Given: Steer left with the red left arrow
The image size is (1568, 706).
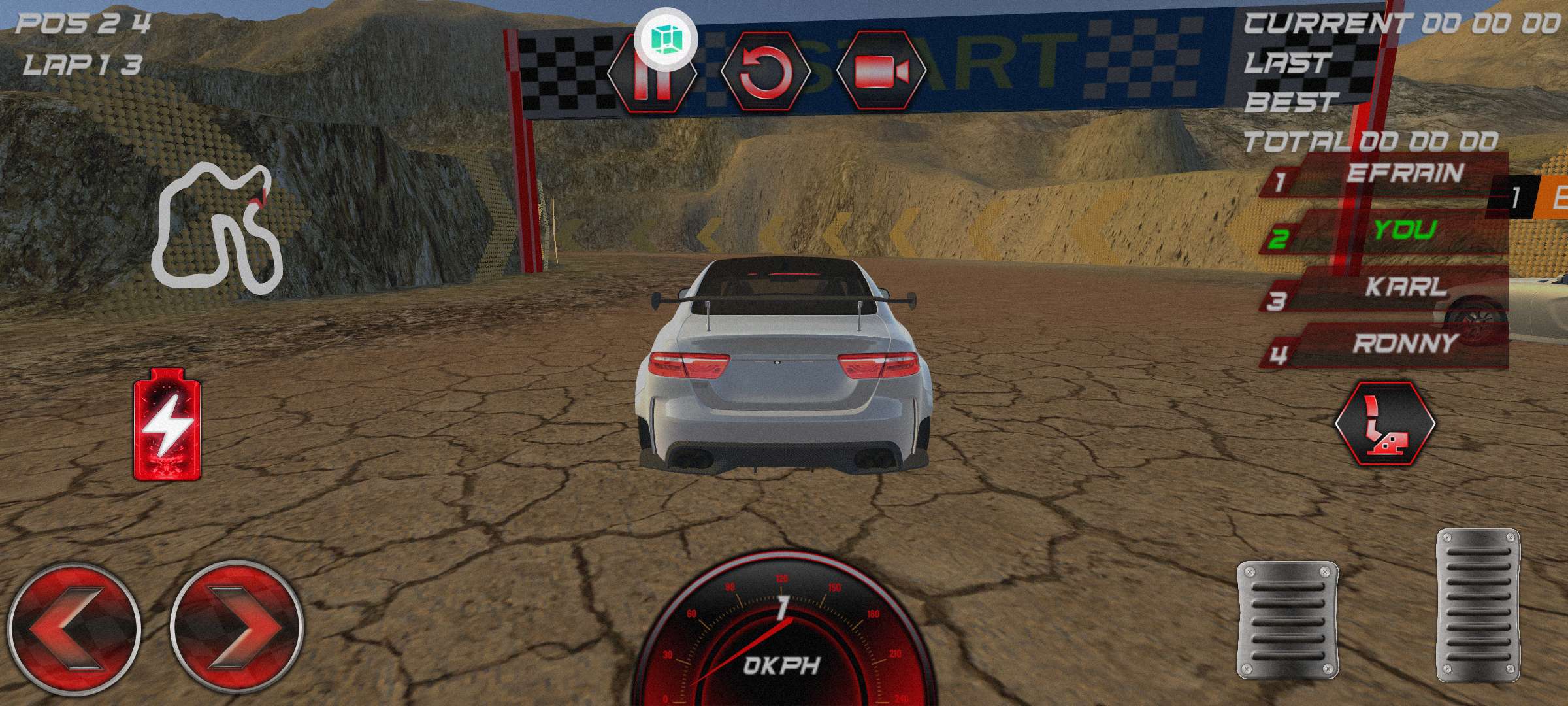Looking at the screenshot, I should pos(74,629).
